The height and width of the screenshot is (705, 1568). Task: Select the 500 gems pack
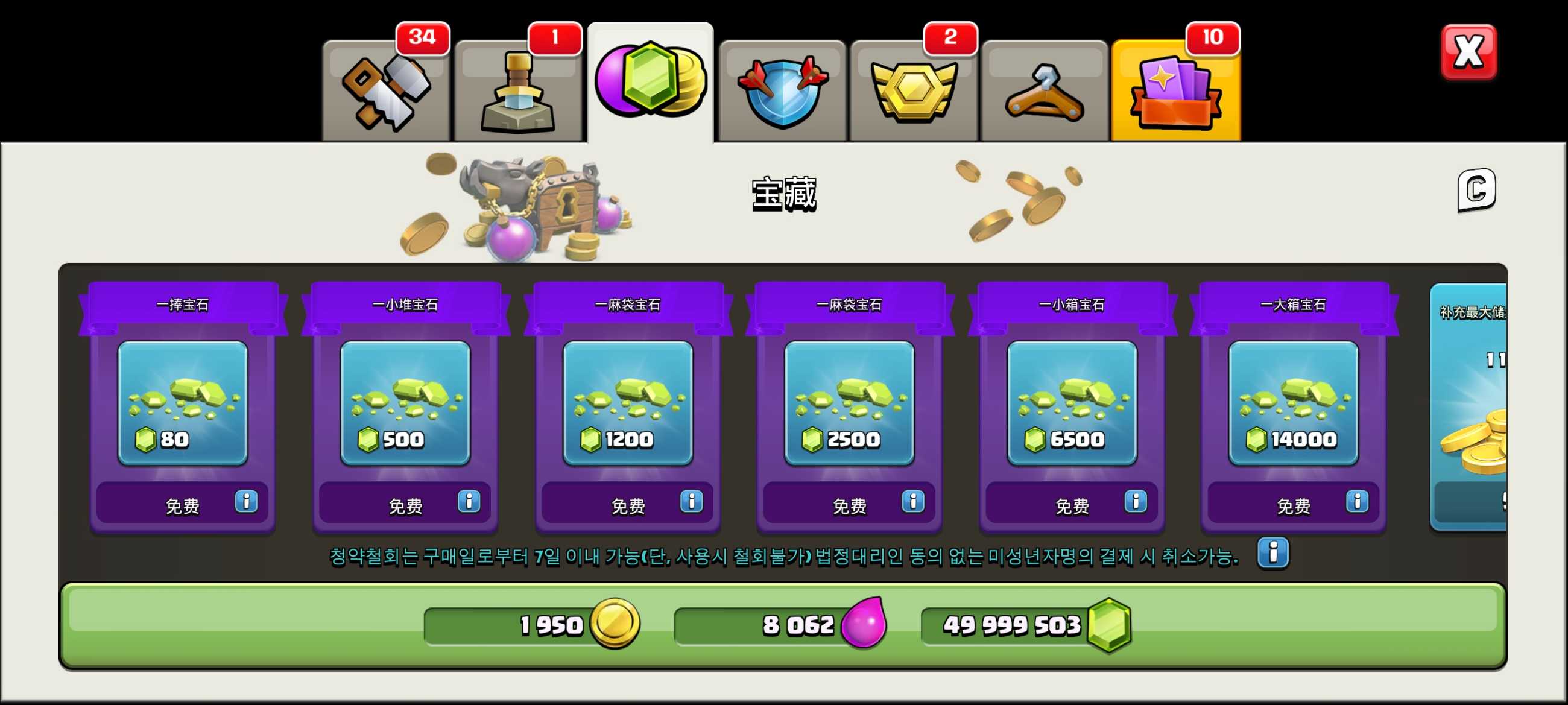(405, 403)
